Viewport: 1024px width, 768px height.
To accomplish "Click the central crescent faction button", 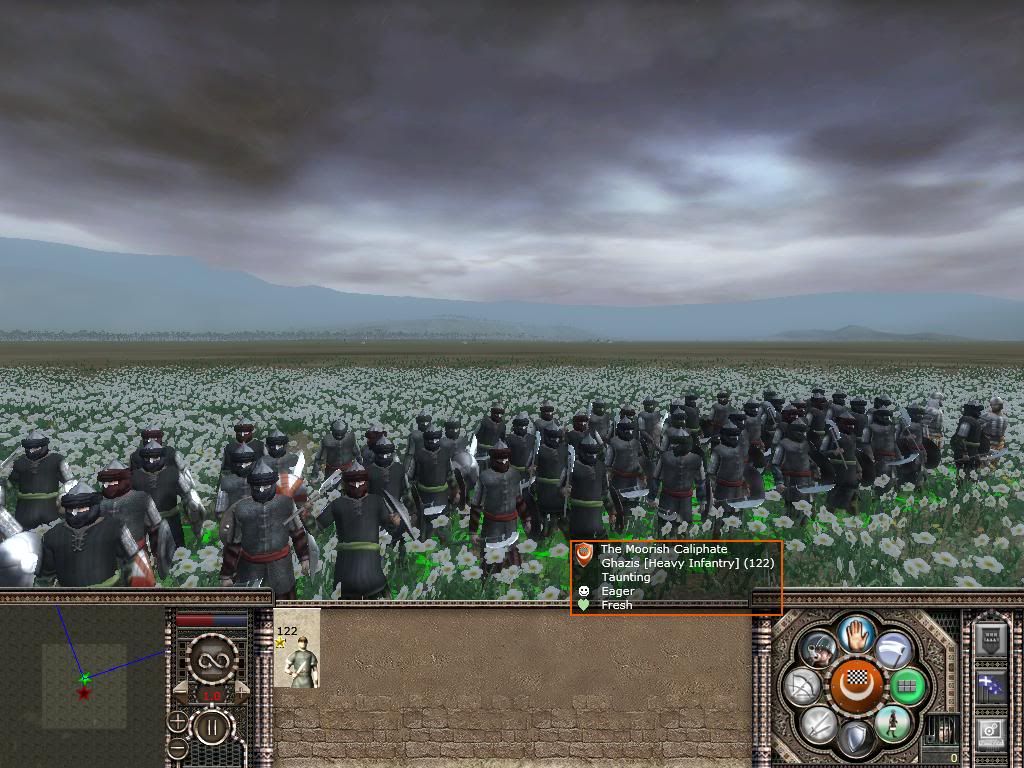I will click(856, 686).
